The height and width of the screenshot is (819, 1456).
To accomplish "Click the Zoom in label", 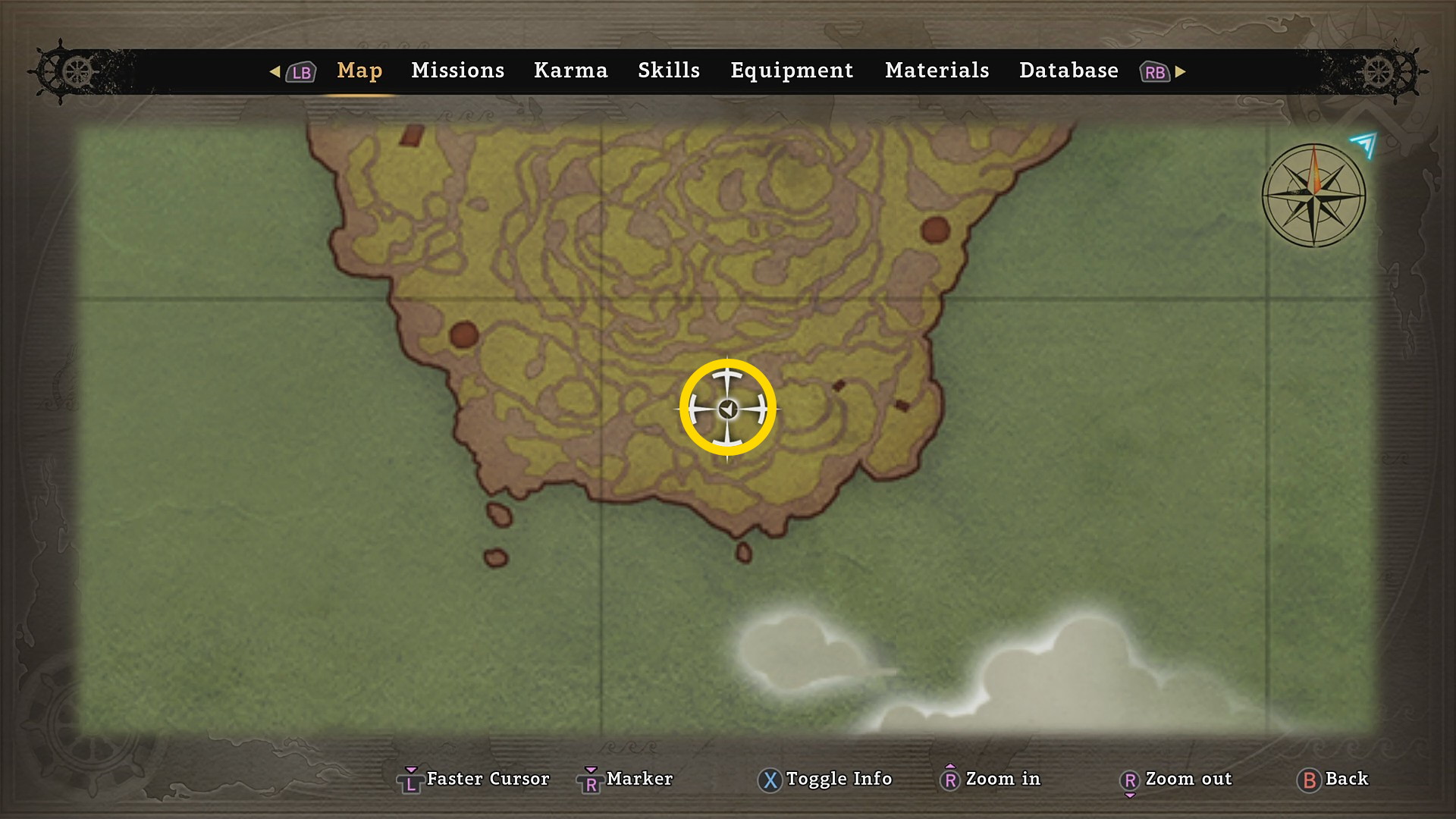I will [1003, 779].
